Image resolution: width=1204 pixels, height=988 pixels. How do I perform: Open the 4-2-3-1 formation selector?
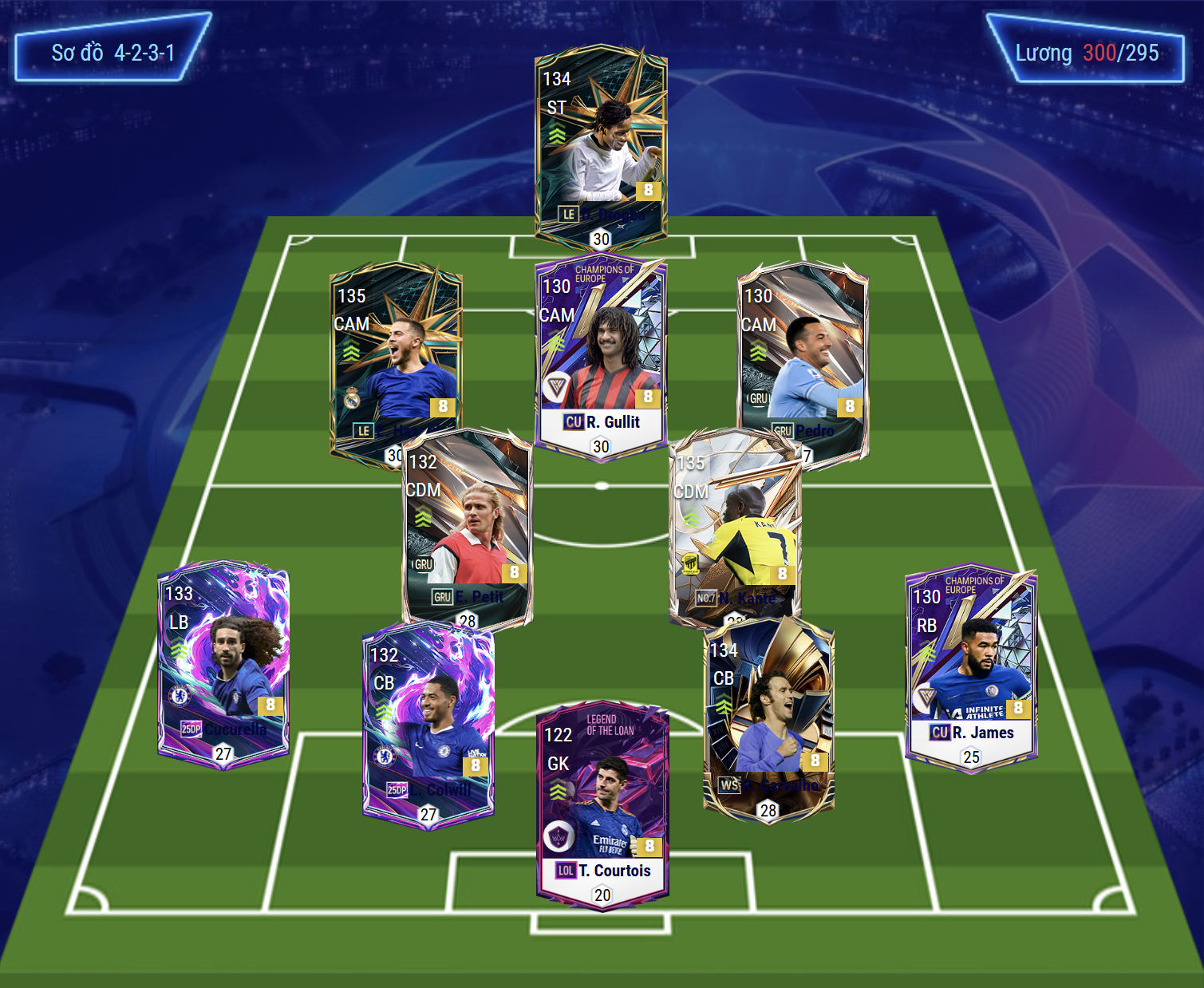(x=113, y=53)
